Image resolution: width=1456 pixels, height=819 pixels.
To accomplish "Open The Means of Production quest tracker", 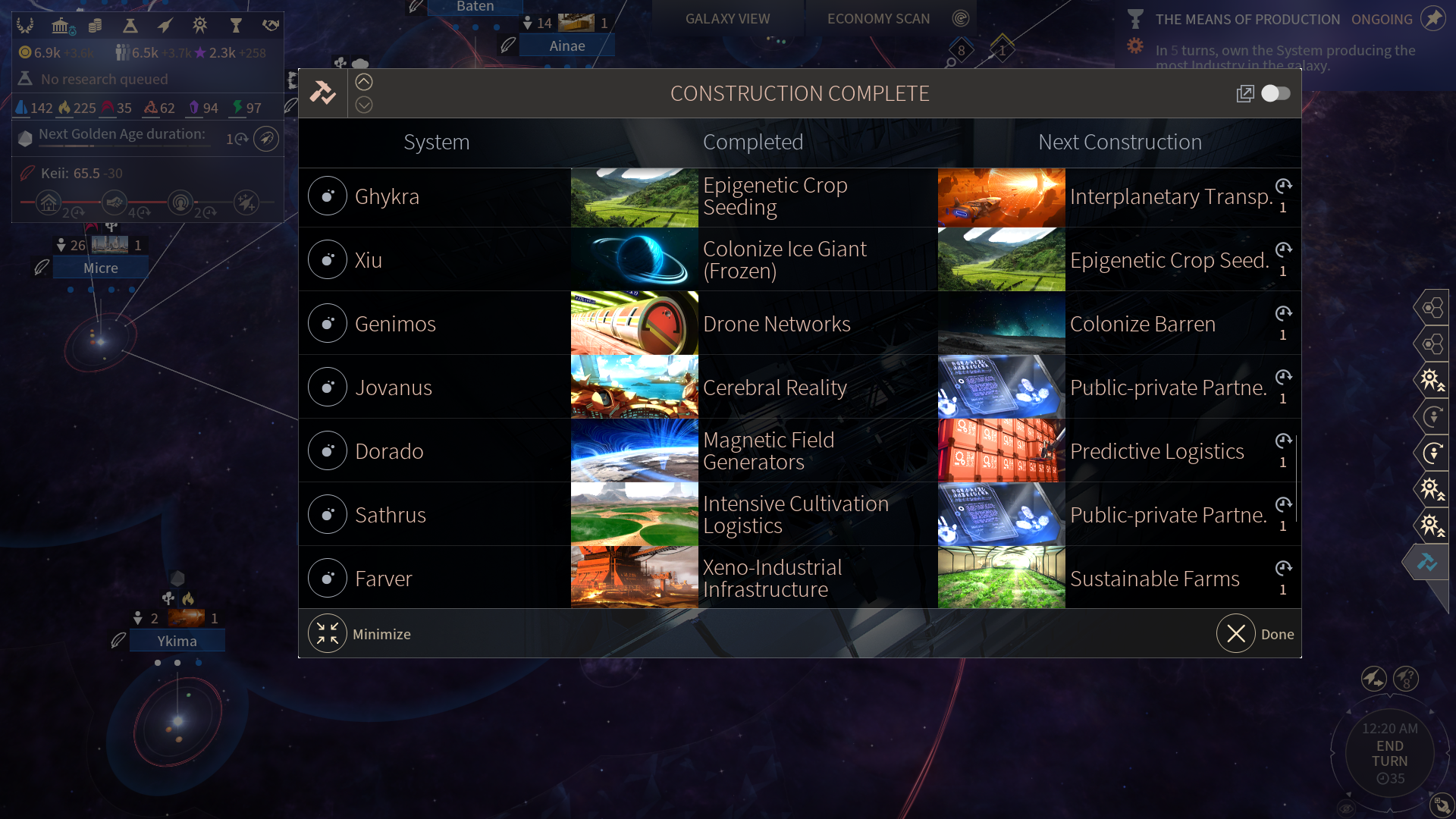I will click(x=1247, y=19).
